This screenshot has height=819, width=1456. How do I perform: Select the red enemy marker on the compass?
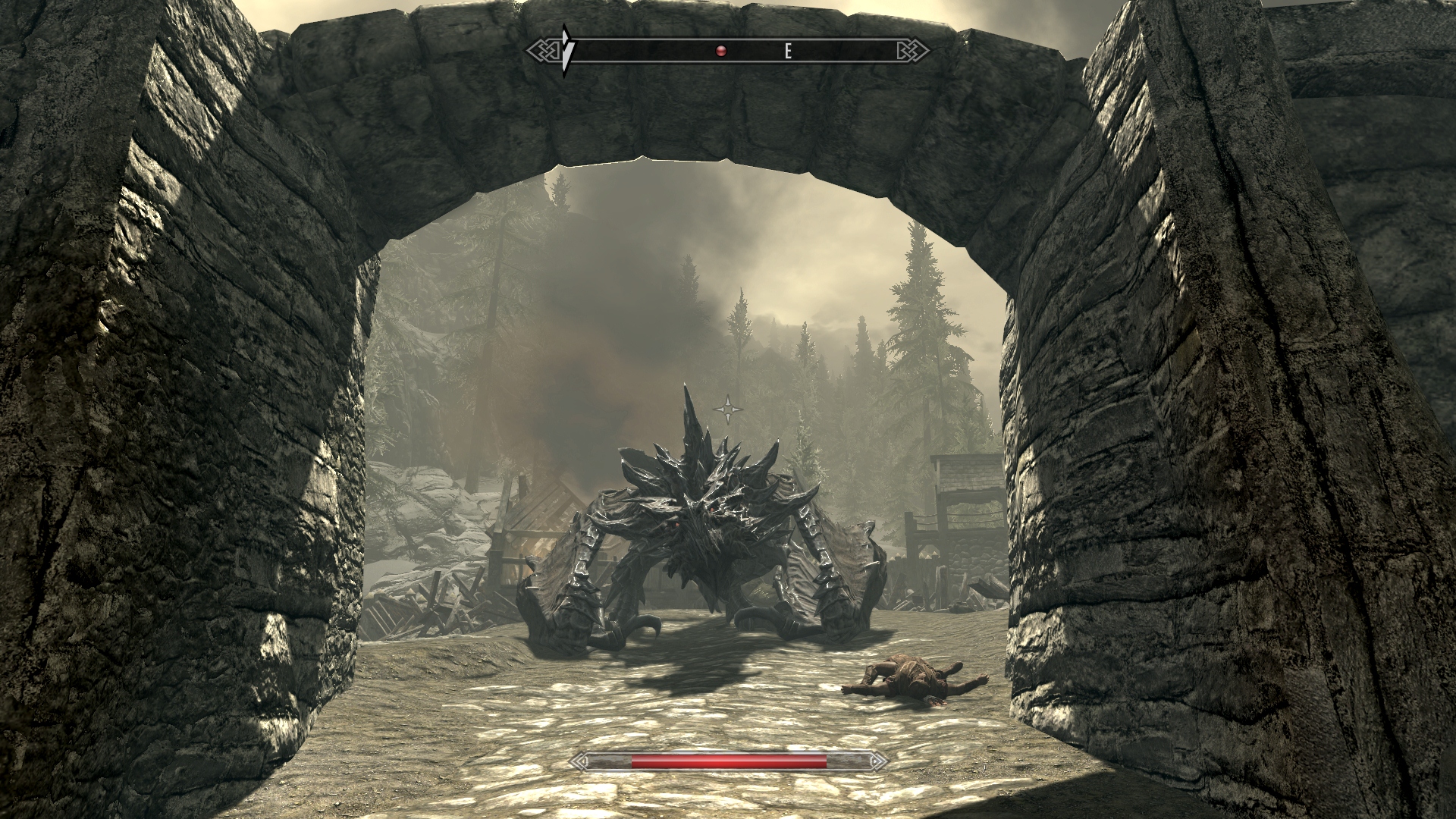(x=721, y=51)
